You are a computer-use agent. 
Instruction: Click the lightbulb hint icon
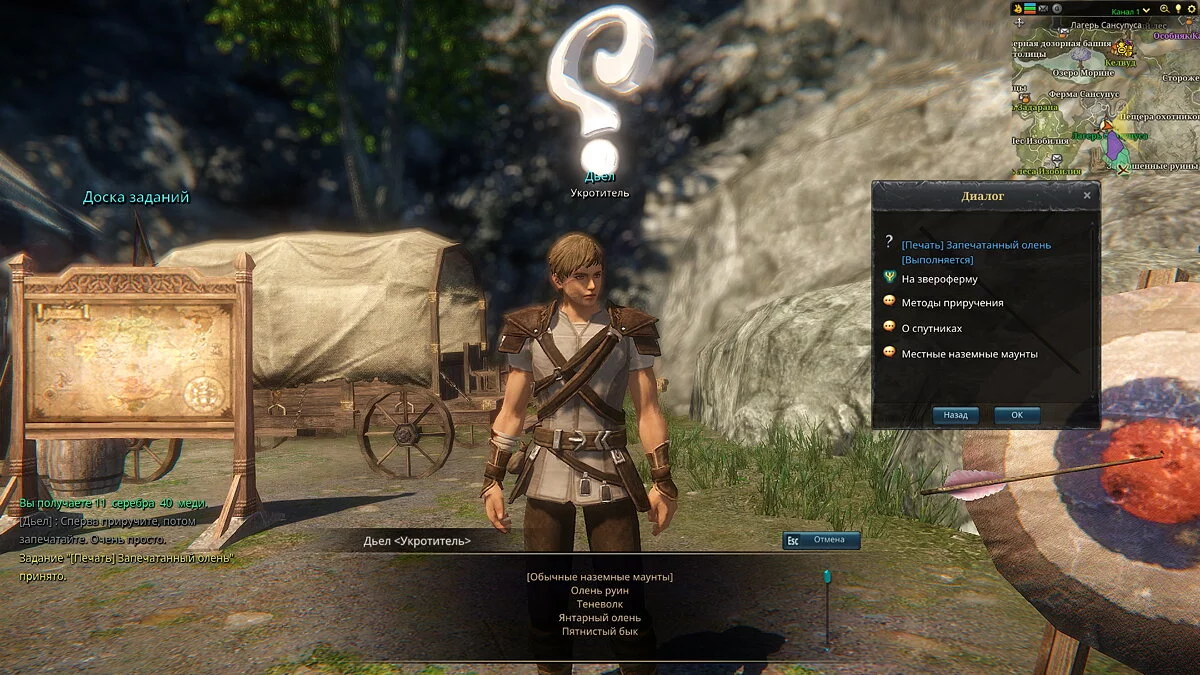coord(1178,9)
